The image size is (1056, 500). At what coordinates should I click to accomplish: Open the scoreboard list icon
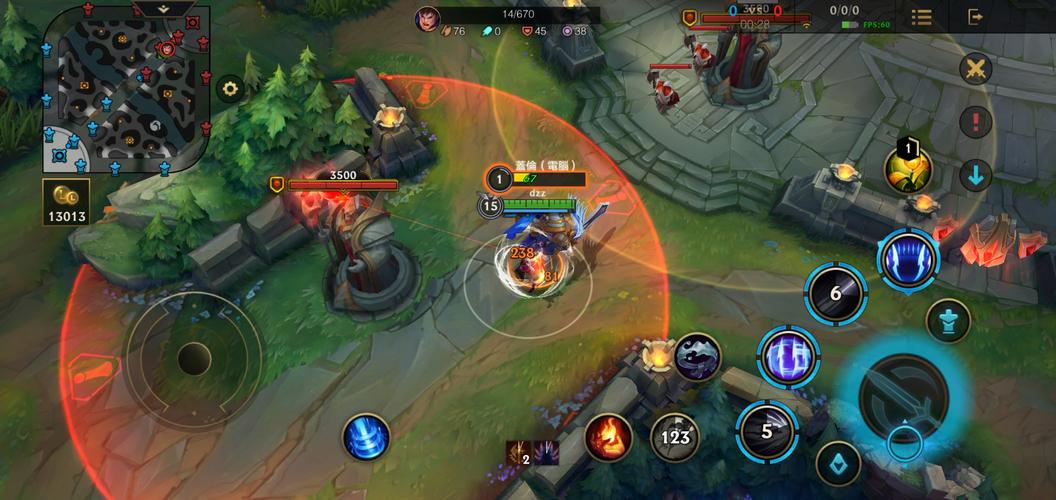click(x=922, y=17)
